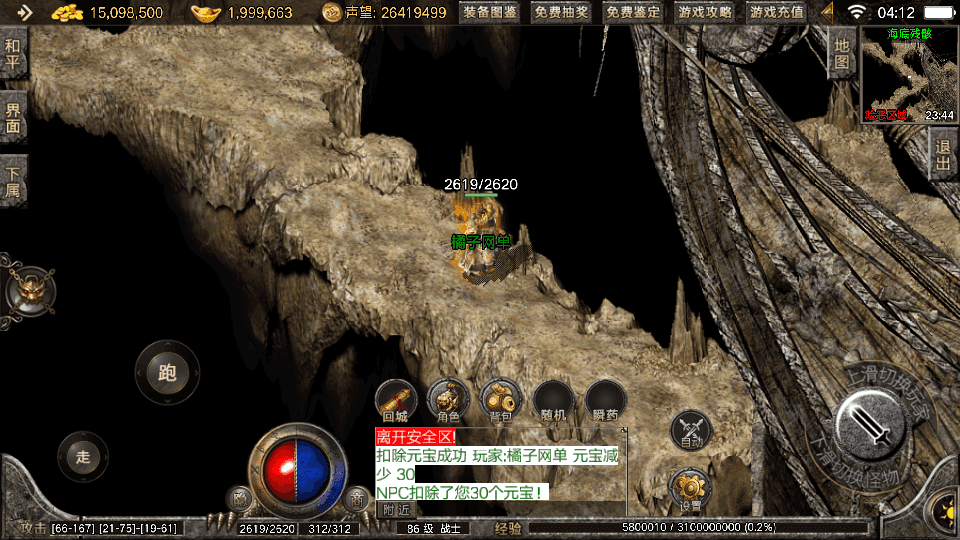Open the 下属 subordinates panel
Image resolution: width=960 pixels, height=540 pixels.
point(13,180)
